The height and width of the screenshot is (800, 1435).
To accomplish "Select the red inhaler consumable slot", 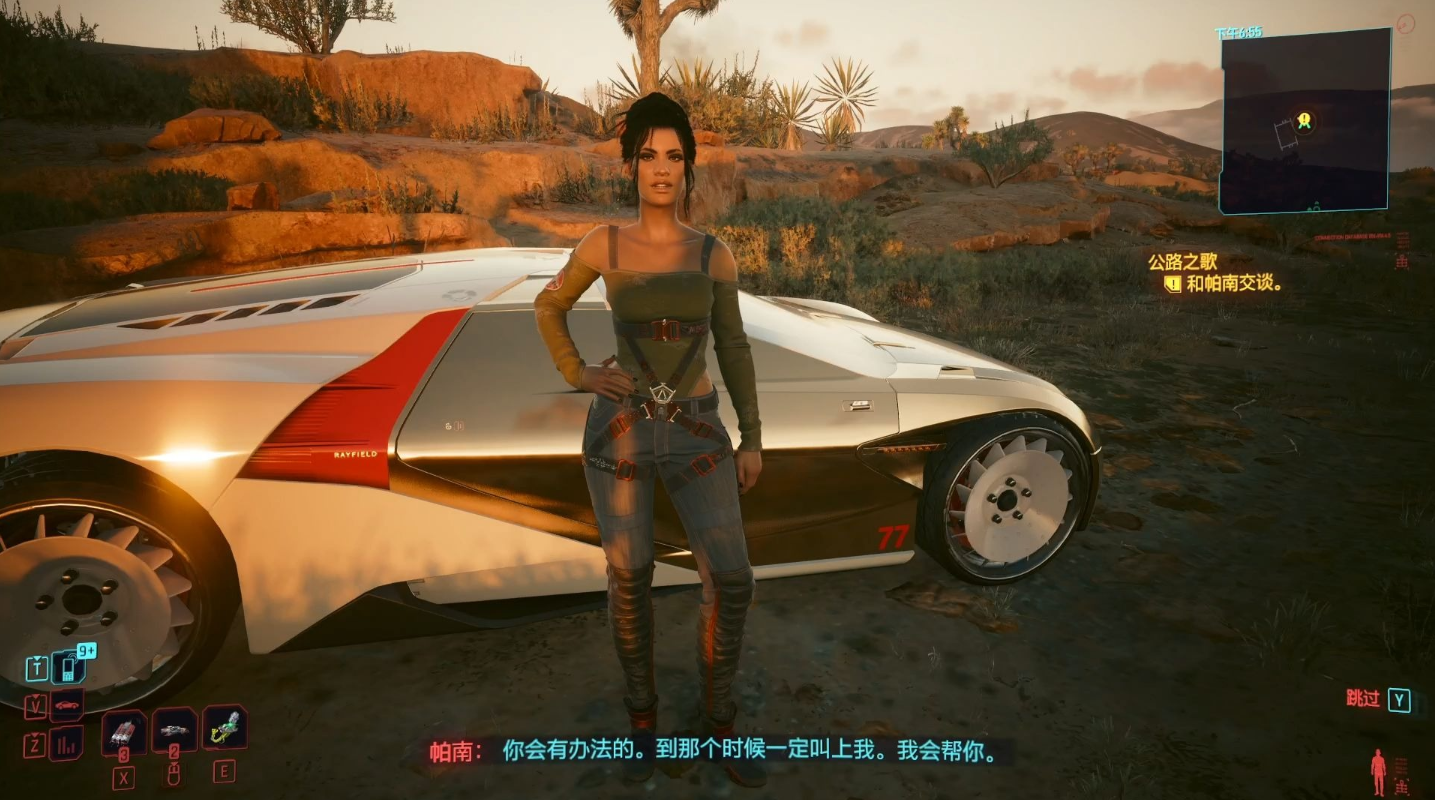I will tap(124, 732).
